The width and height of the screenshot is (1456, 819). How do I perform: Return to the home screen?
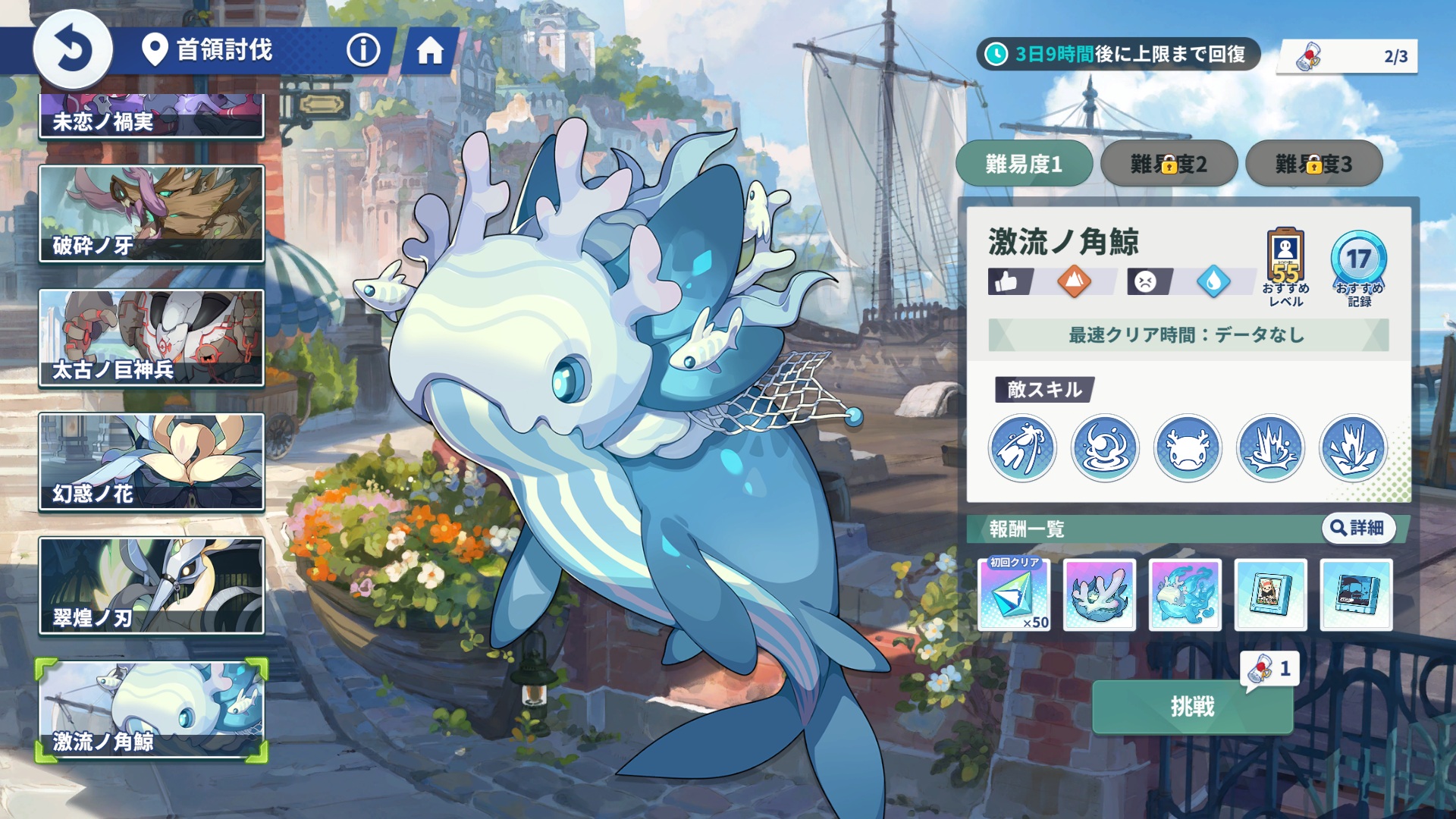click(x=430, y=51)
